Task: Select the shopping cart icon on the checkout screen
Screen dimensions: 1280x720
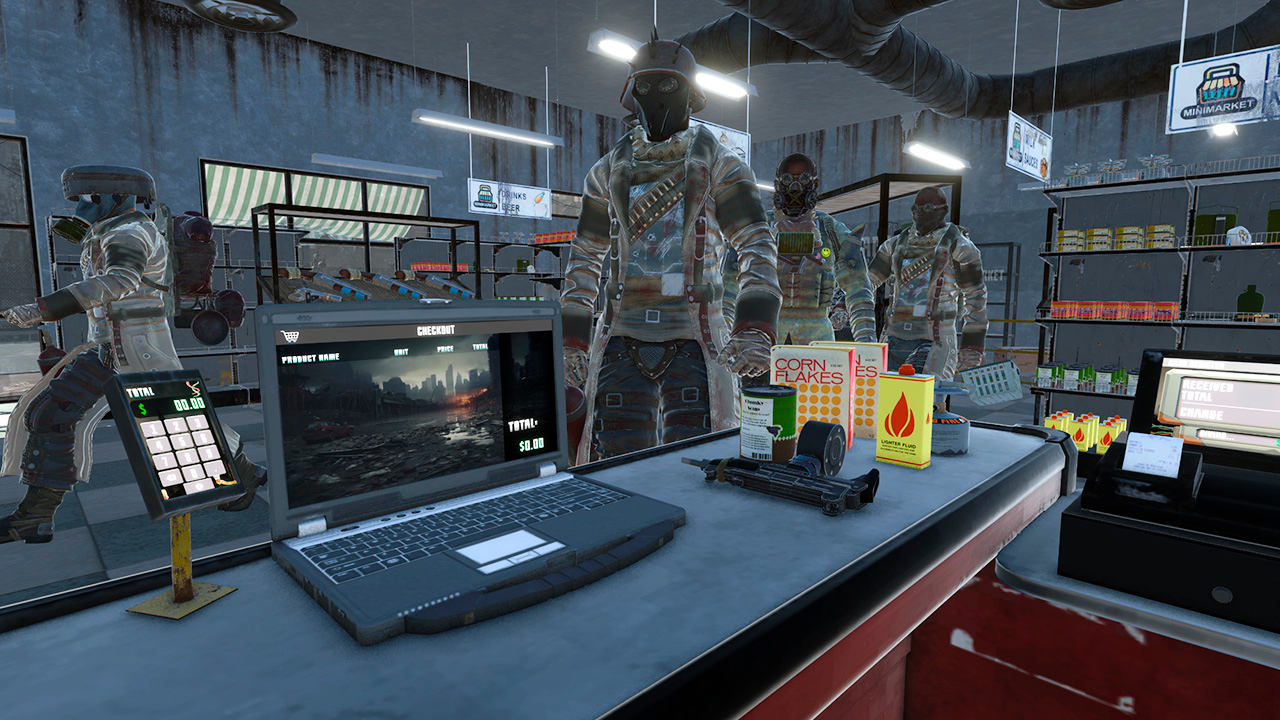Action: click(x=291, y=334)
